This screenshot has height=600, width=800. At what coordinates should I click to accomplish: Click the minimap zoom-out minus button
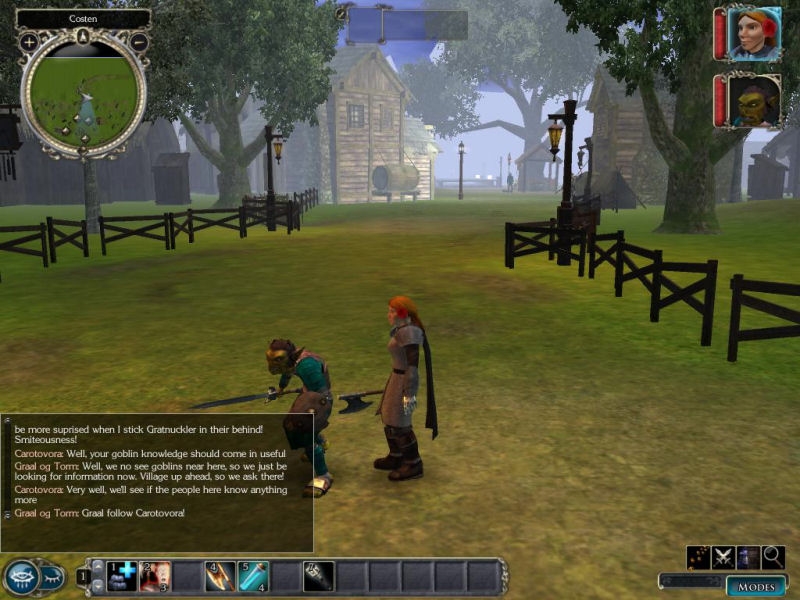coord(139,42)
